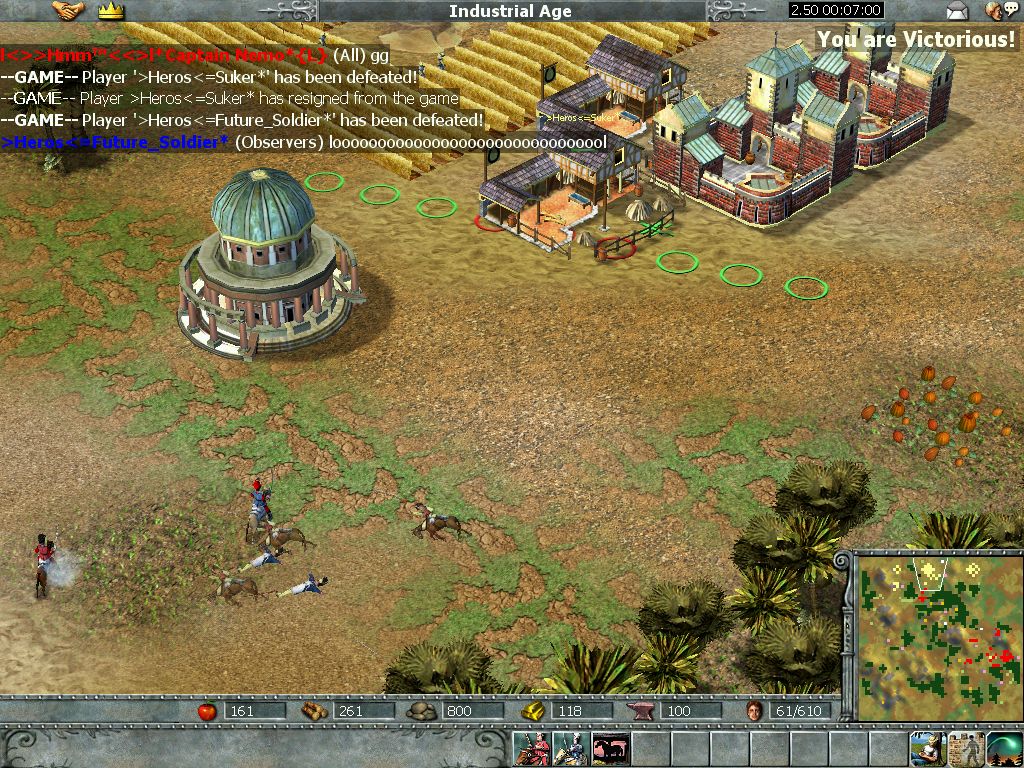Select the red-coated soldier portrait
This screenshot has width=1024, height=768.
[532, 749]
